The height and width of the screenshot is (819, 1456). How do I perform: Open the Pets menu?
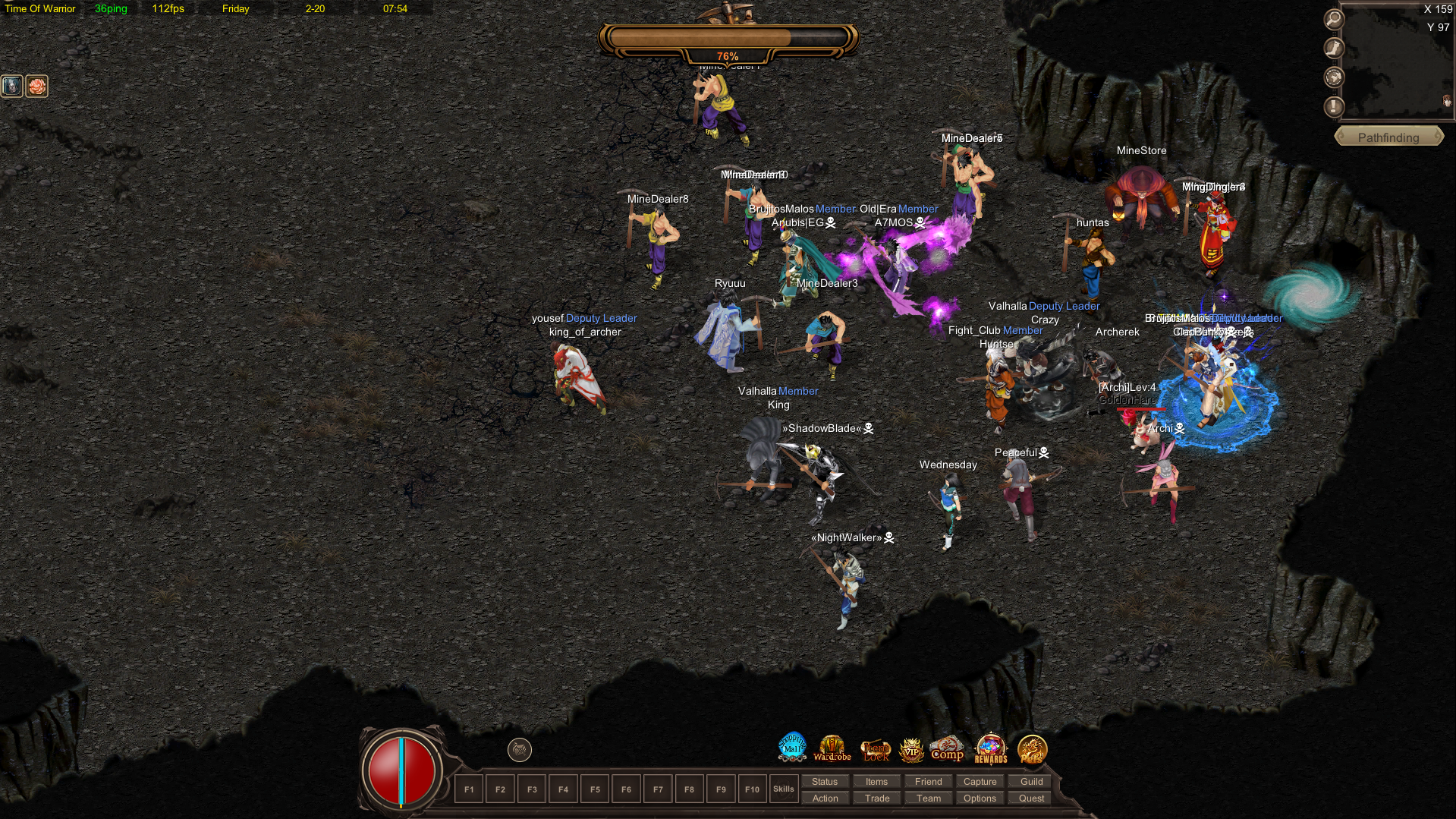(1032, 749)
